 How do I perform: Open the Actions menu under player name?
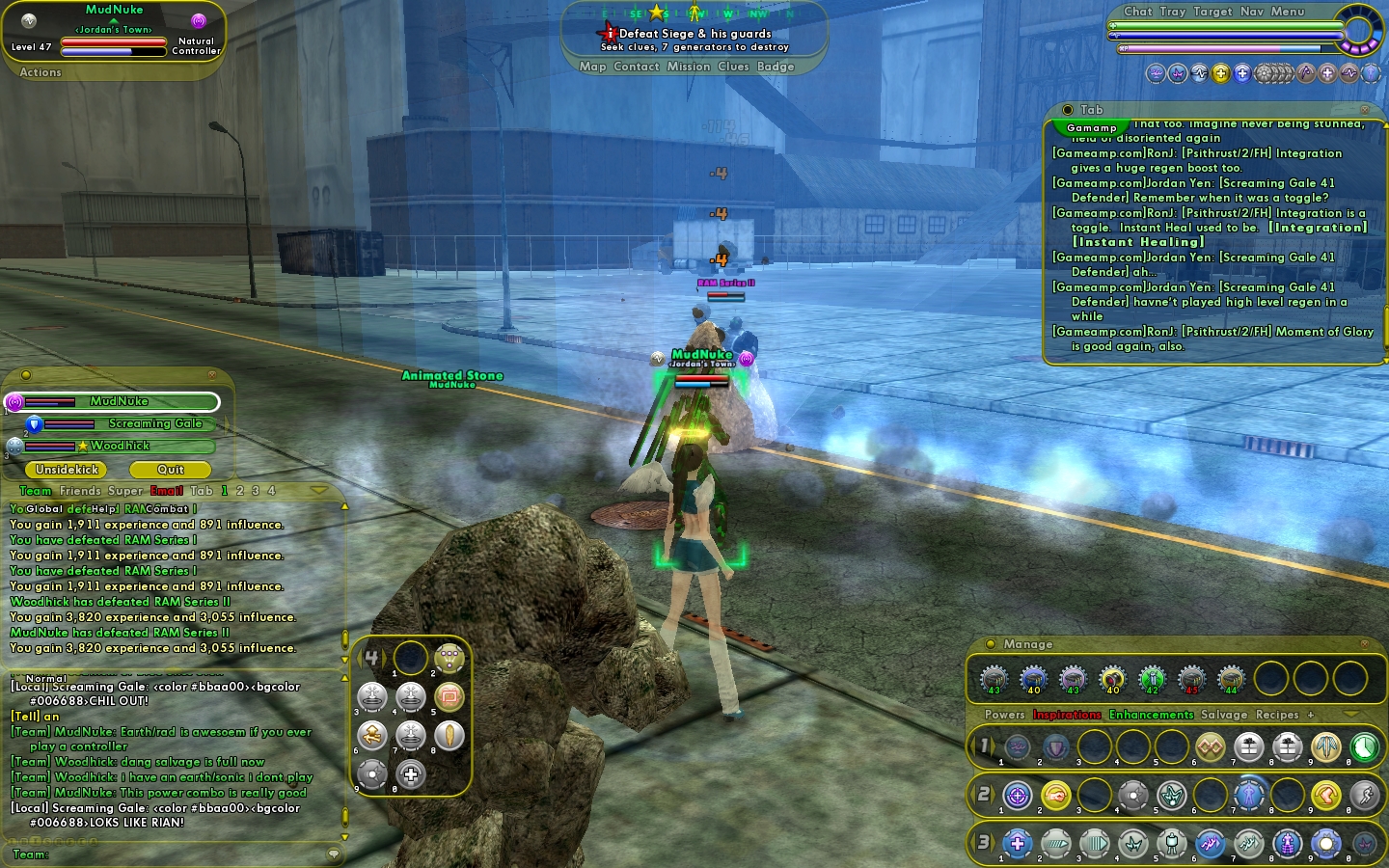41,72
